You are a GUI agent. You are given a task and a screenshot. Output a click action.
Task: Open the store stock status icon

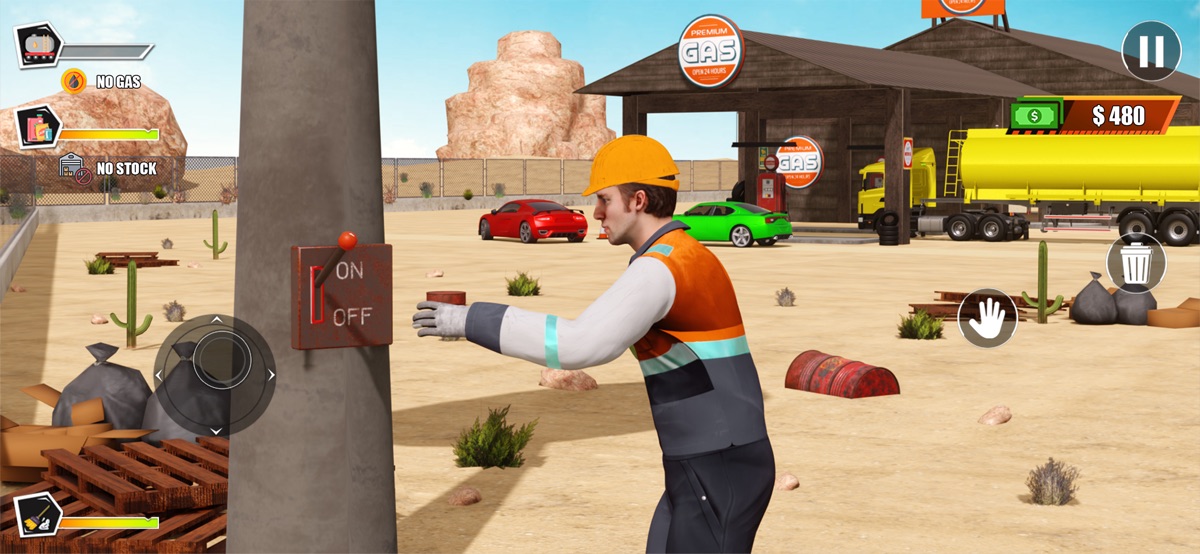point(38,128)
